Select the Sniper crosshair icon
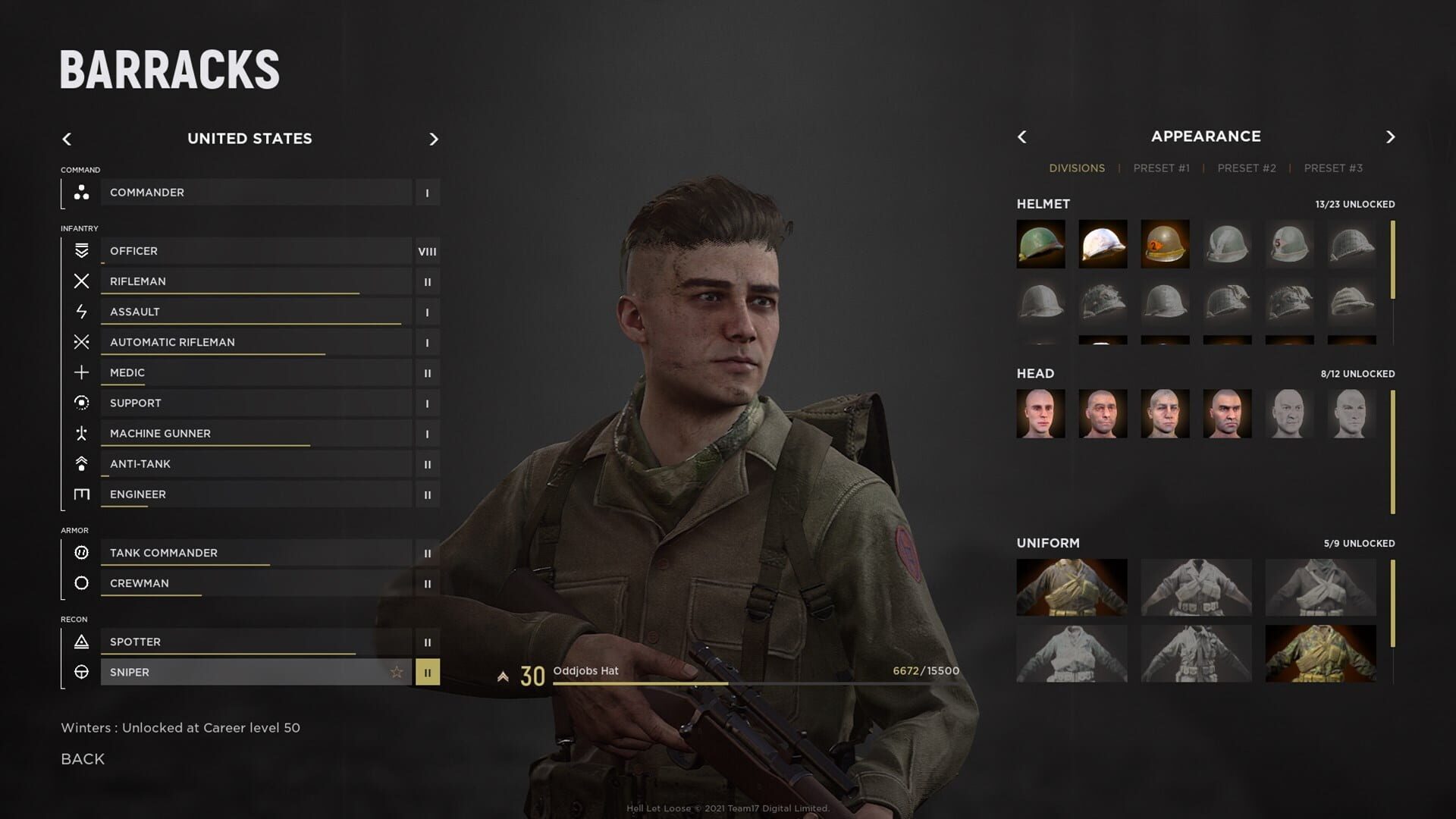The image size is (1456, 819). tap(80, 672)
